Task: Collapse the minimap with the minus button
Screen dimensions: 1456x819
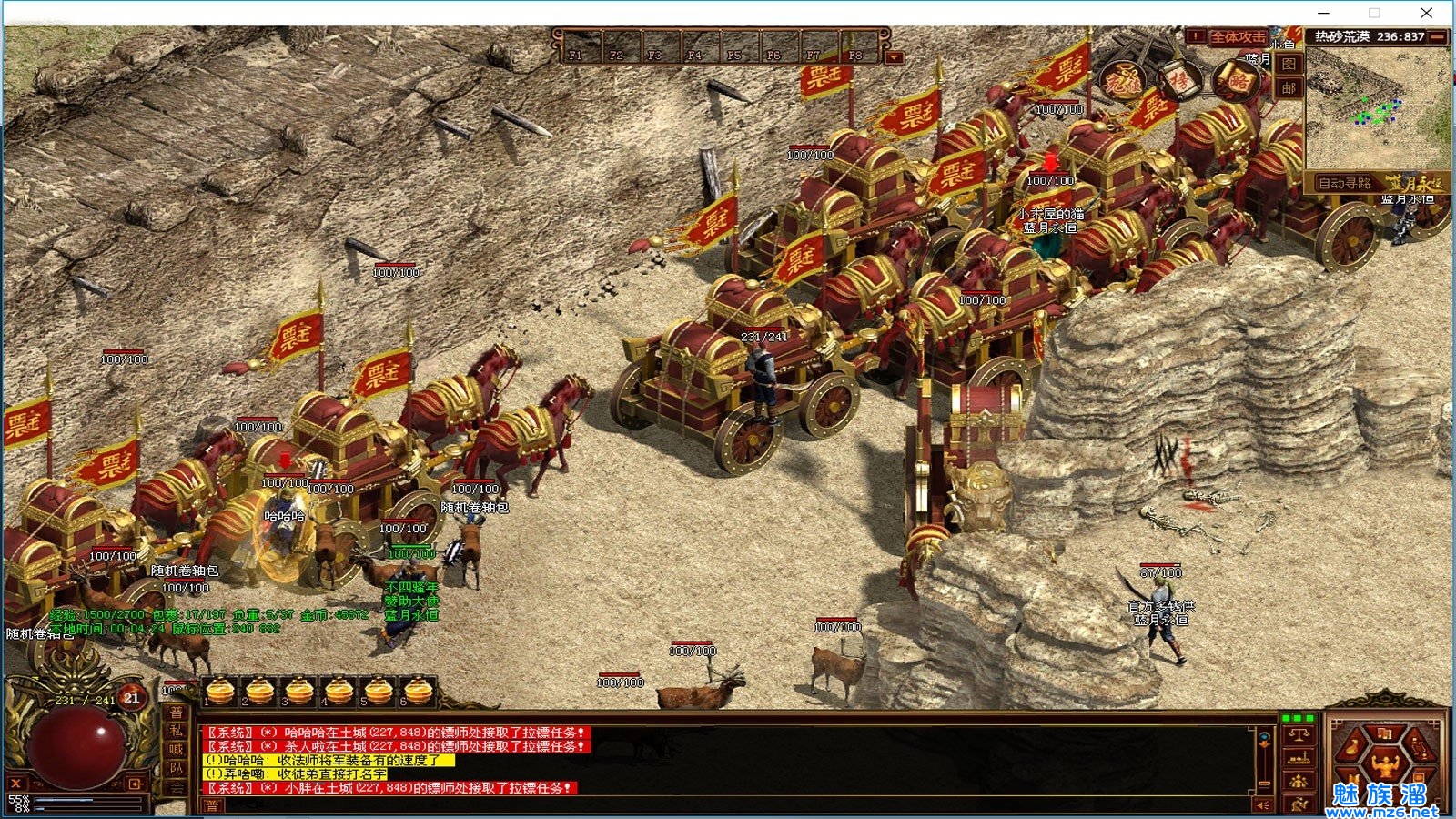Action: [x=1438, y=37]
